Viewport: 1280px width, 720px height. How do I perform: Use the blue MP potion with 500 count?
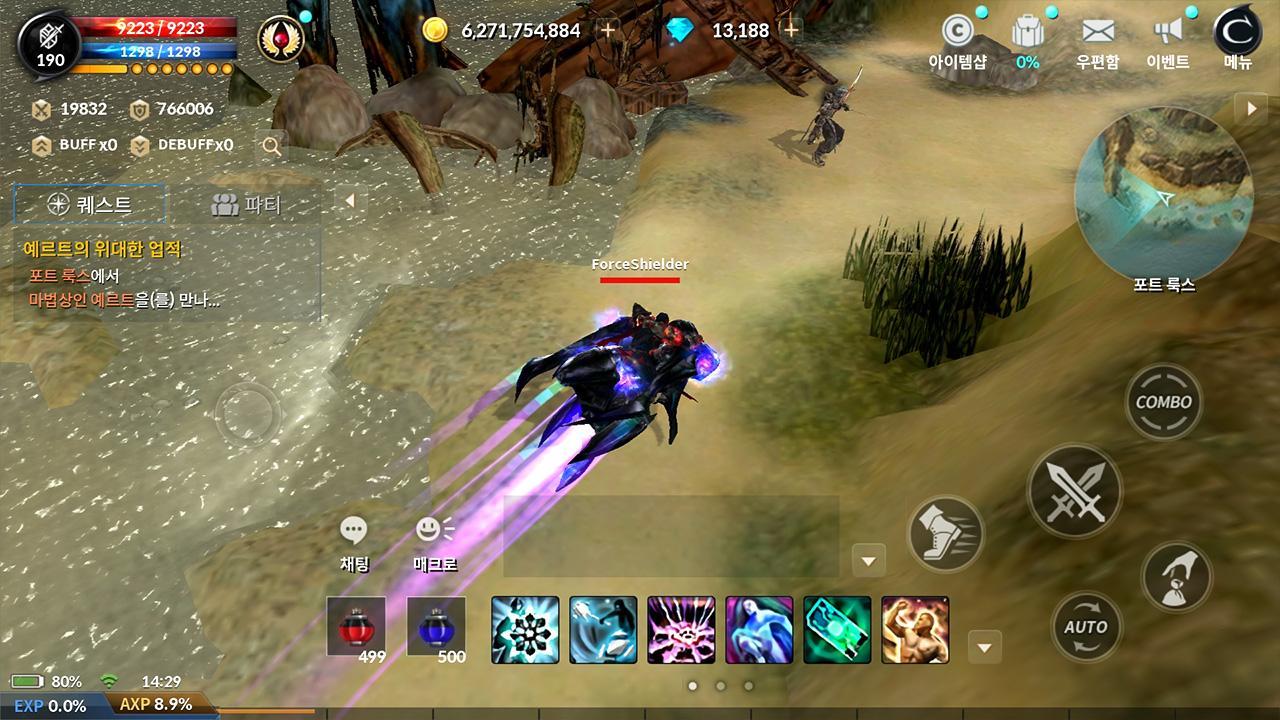437,628
